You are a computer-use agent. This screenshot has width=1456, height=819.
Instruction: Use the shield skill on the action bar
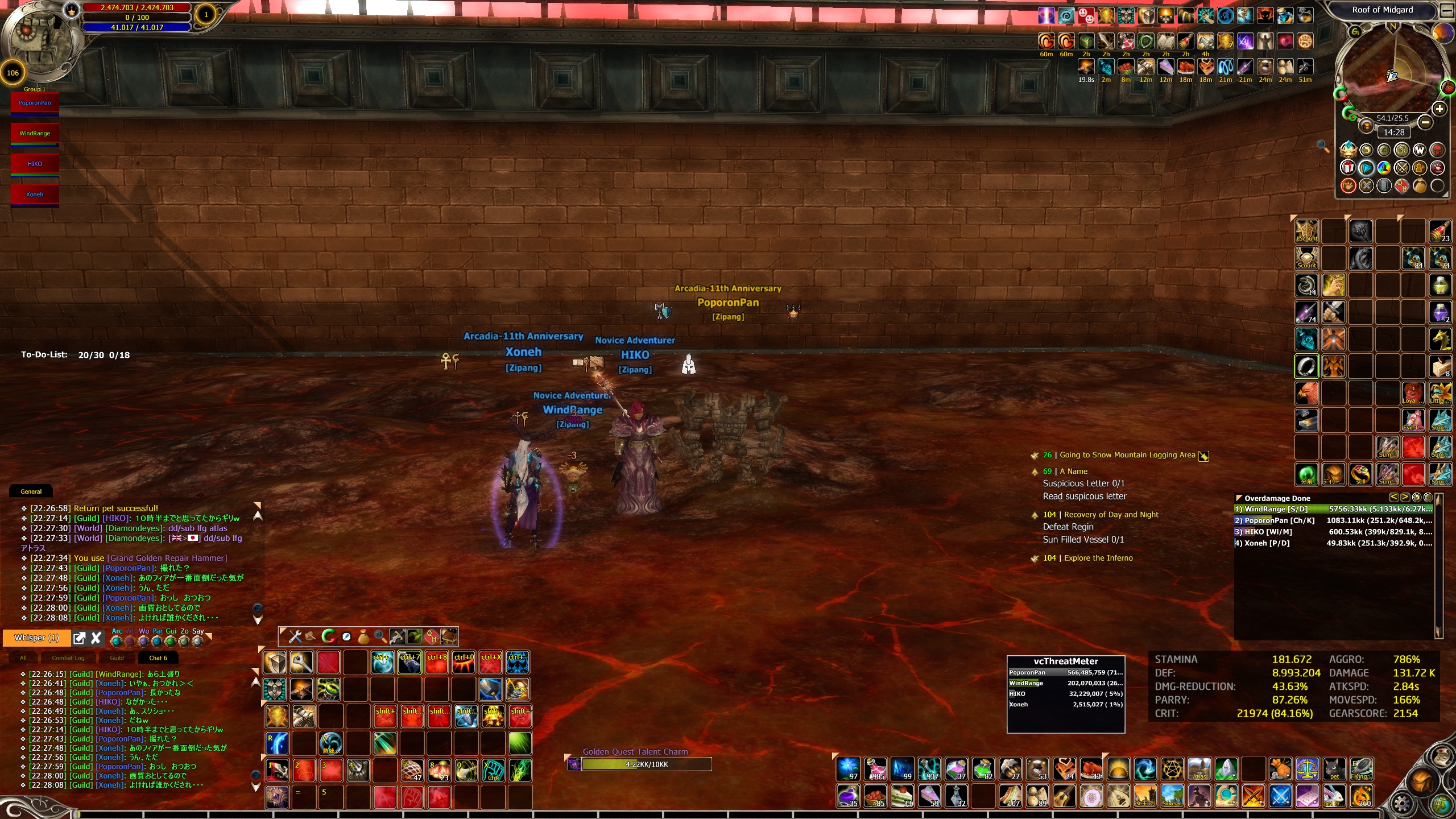pos(275,663)
